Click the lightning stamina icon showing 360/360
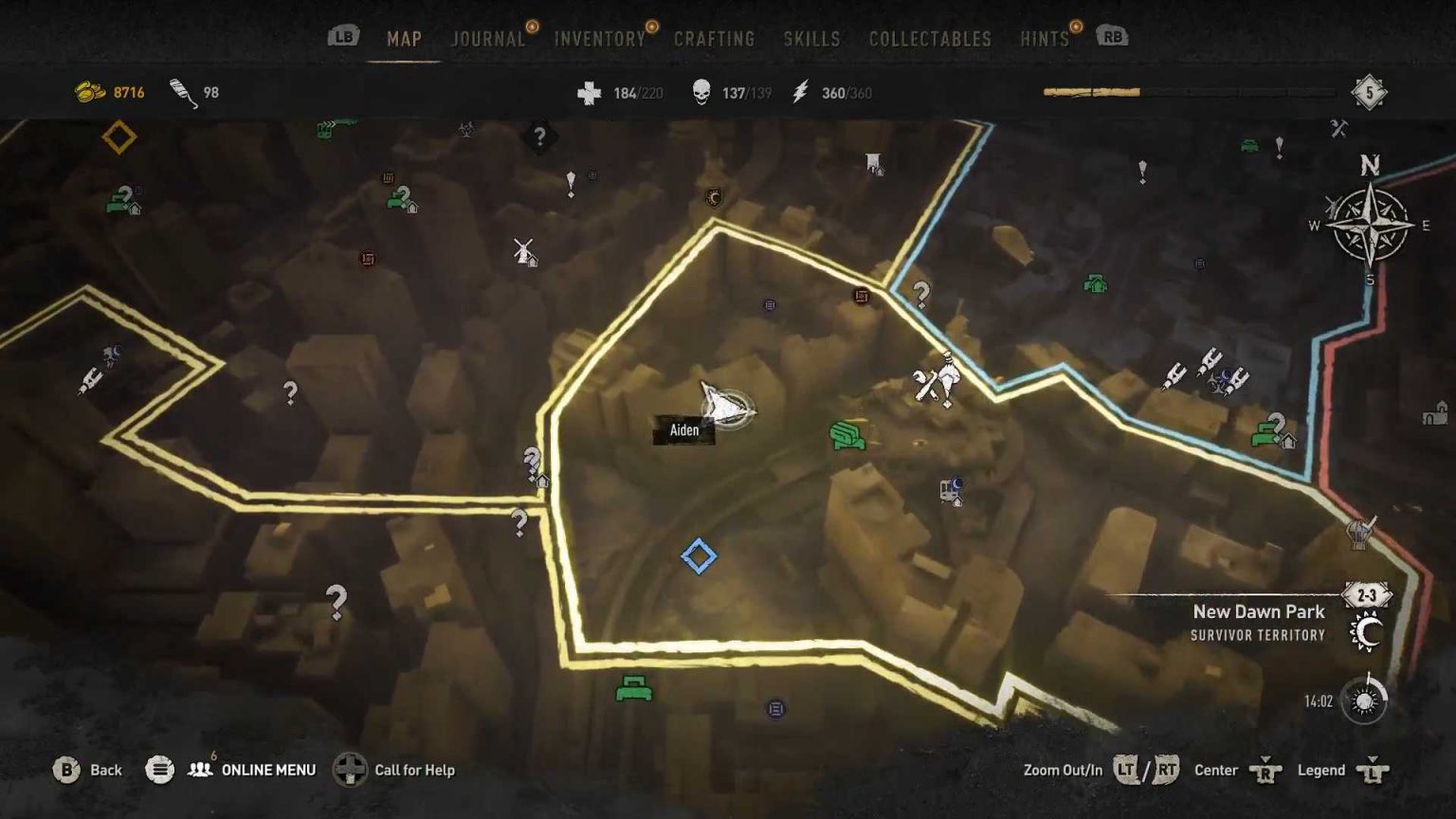1456x819 pixels. [x=801, y=92]
